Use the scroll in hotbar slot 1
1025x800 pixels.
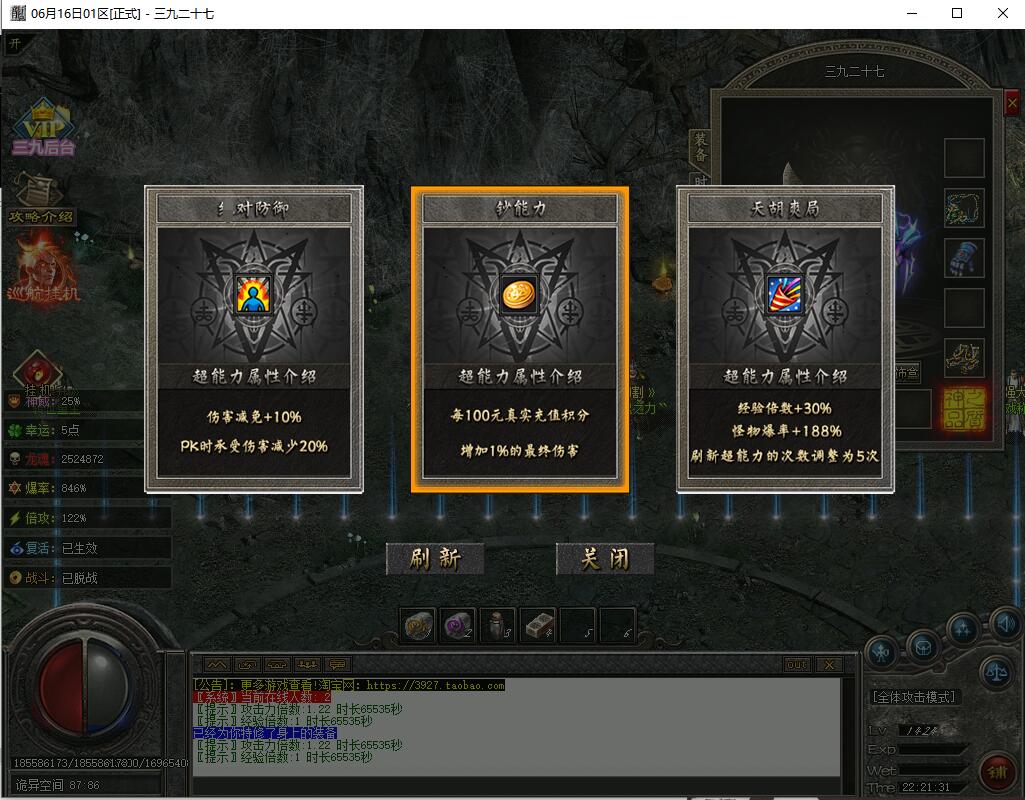(418, 625)
